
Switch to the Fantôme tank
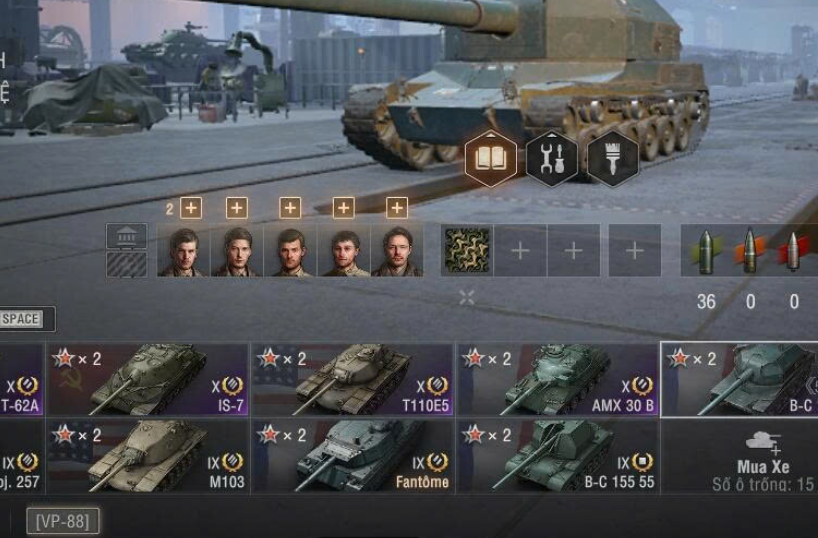[353, 455]
